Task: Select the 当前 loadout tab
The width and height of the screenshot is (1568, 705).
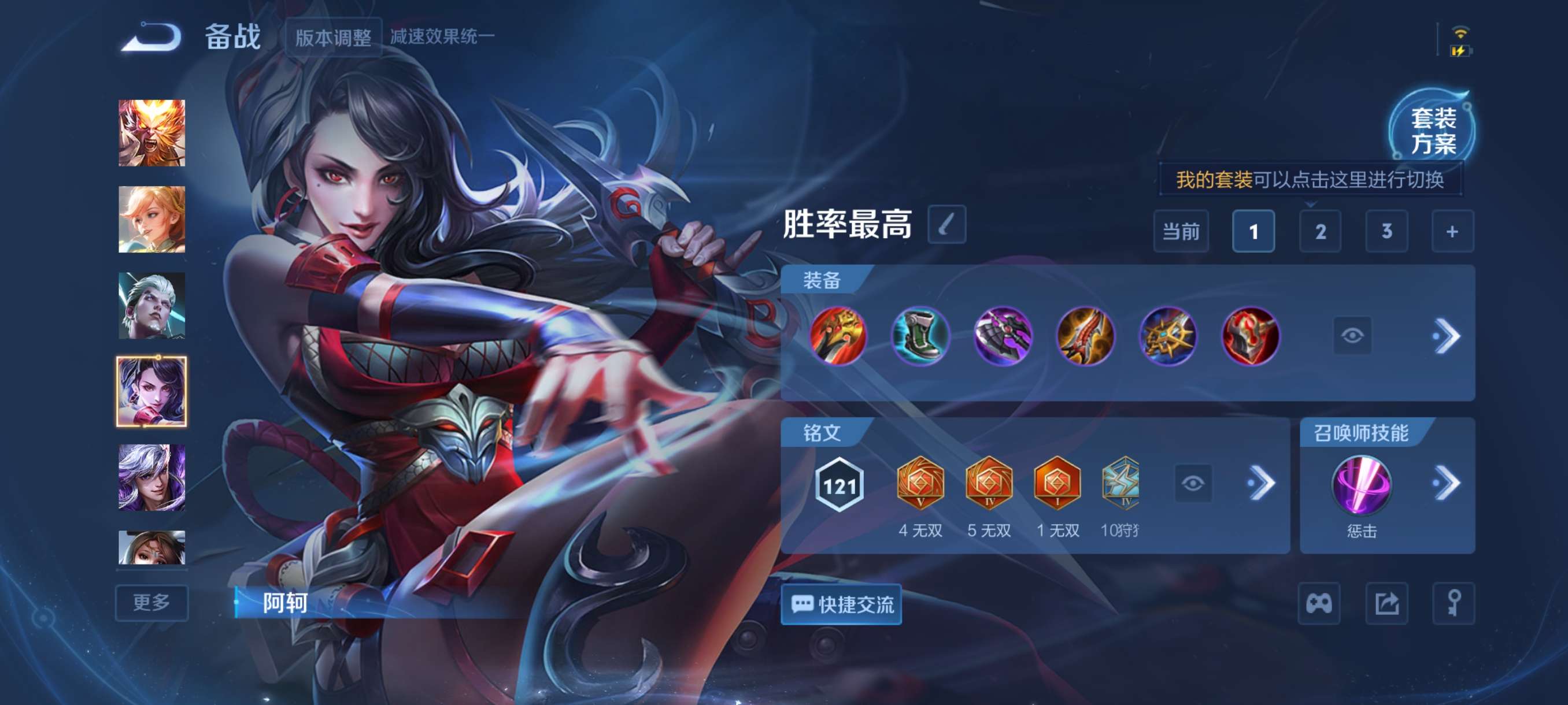Action: (x=1181, y=232)
